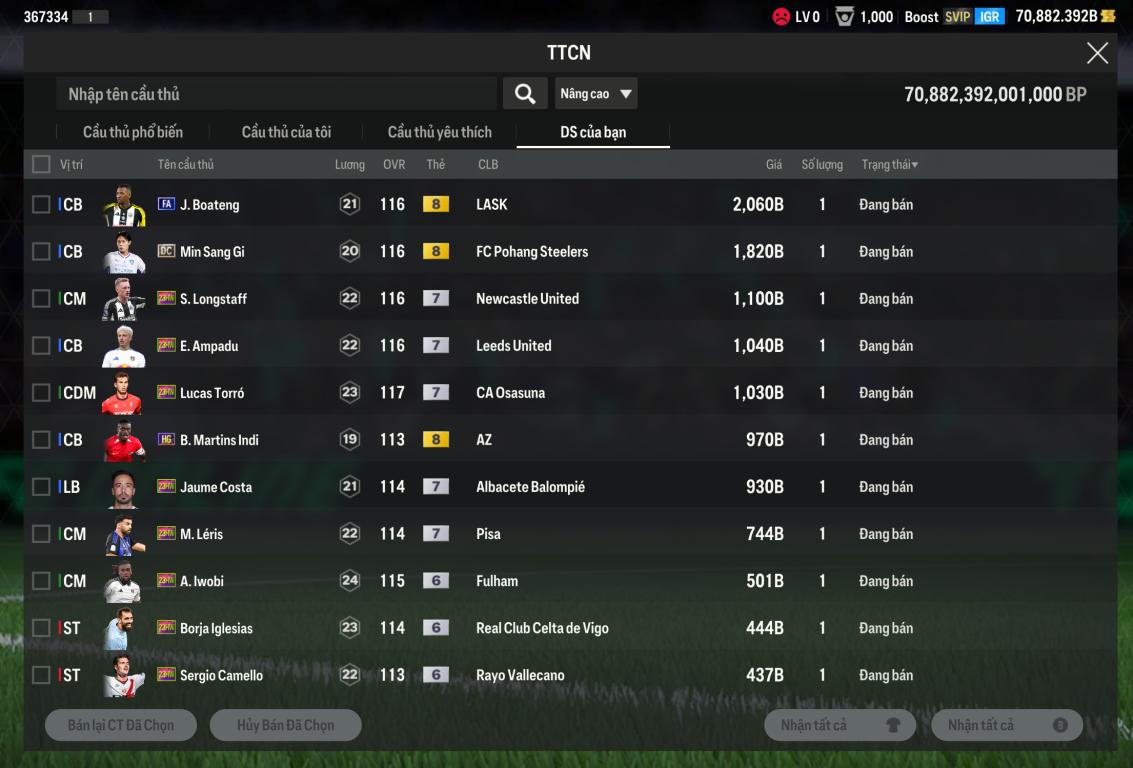Click Nhận tất cả with shirt icon
1133x768 pixels.
pos(839,725)
